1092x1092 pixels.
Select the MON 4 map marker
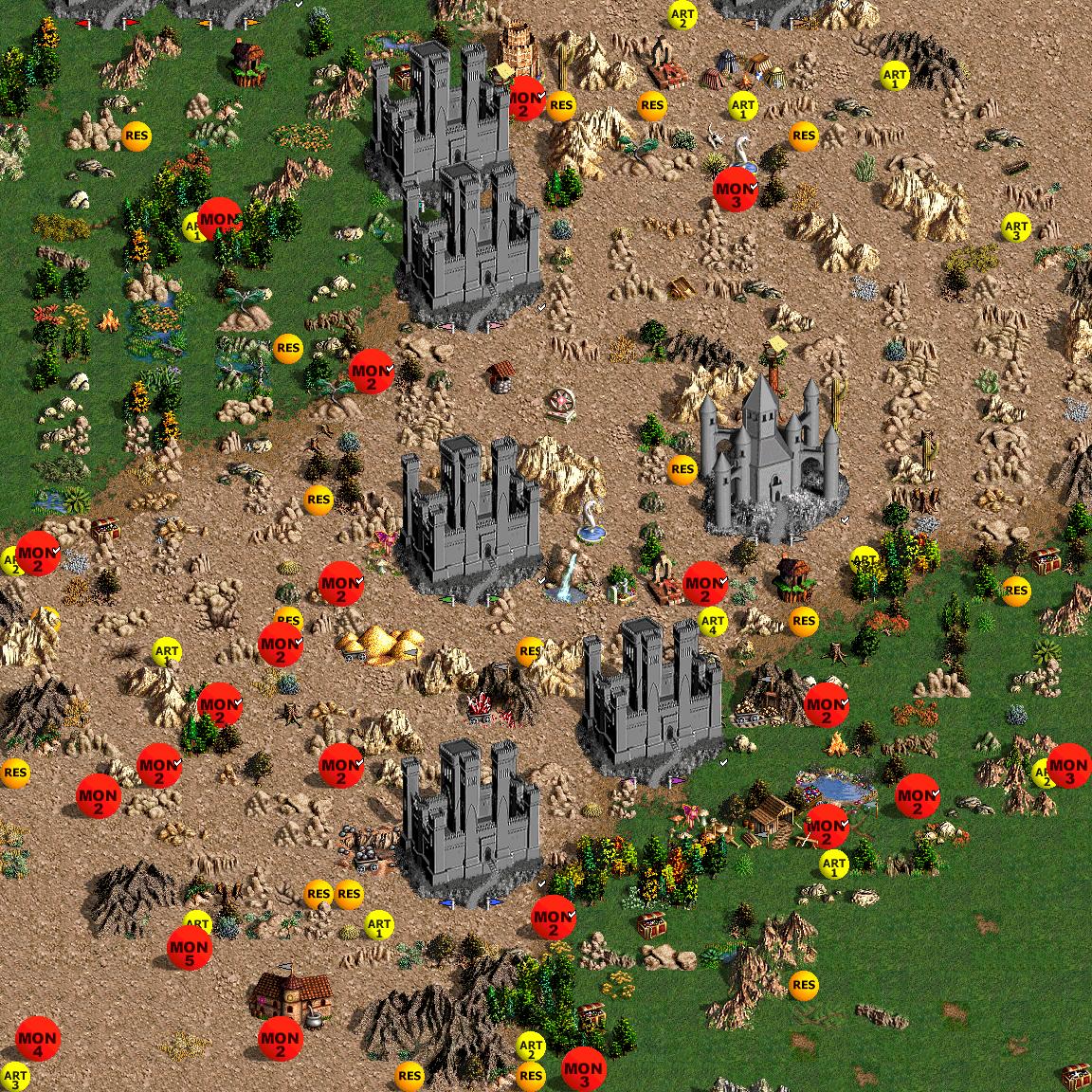click(37, 1039)
